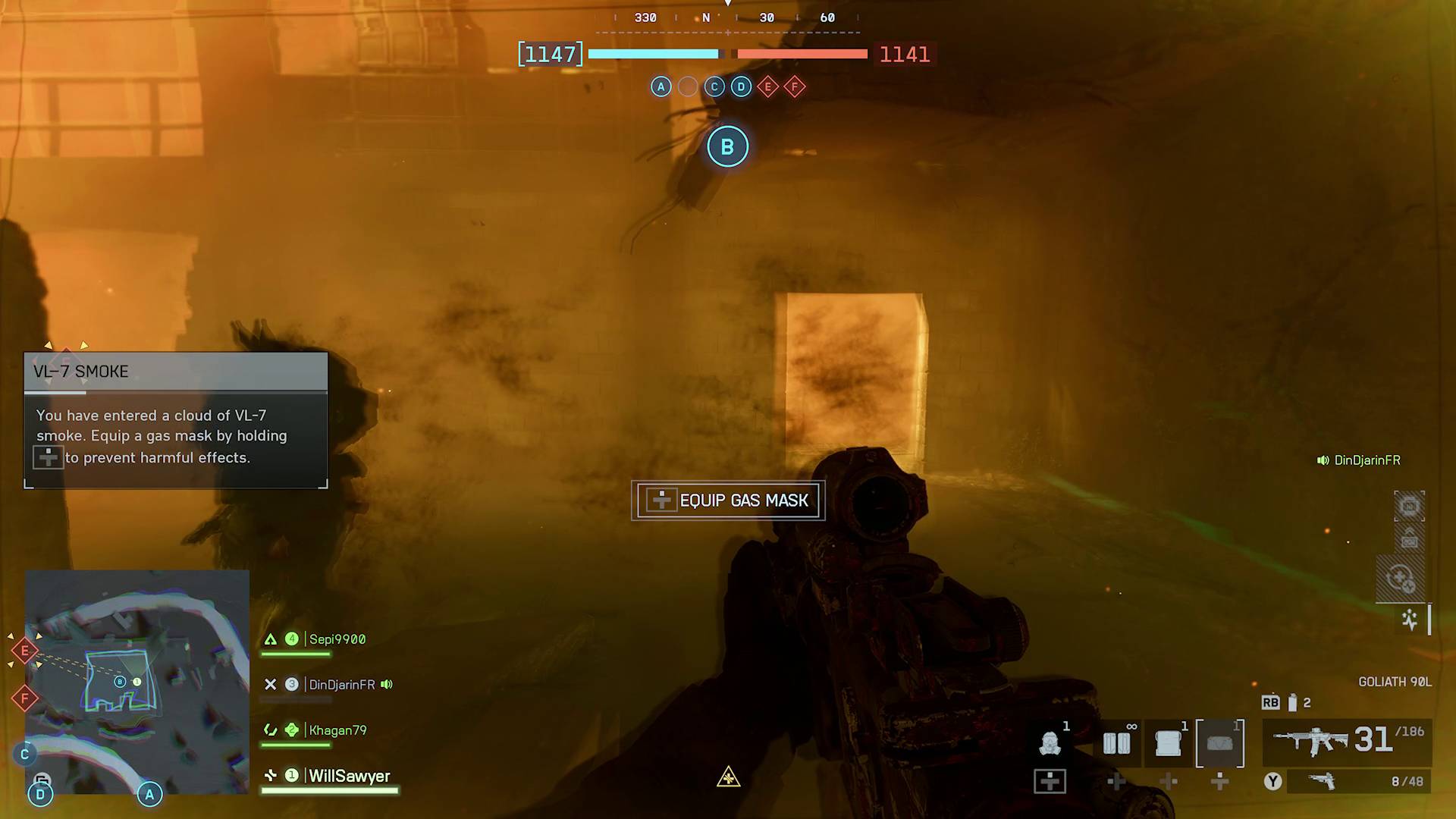Screen dimensions: 1456x819
Task: Click the grenade icon next to RB
Action: point(1294,701)
